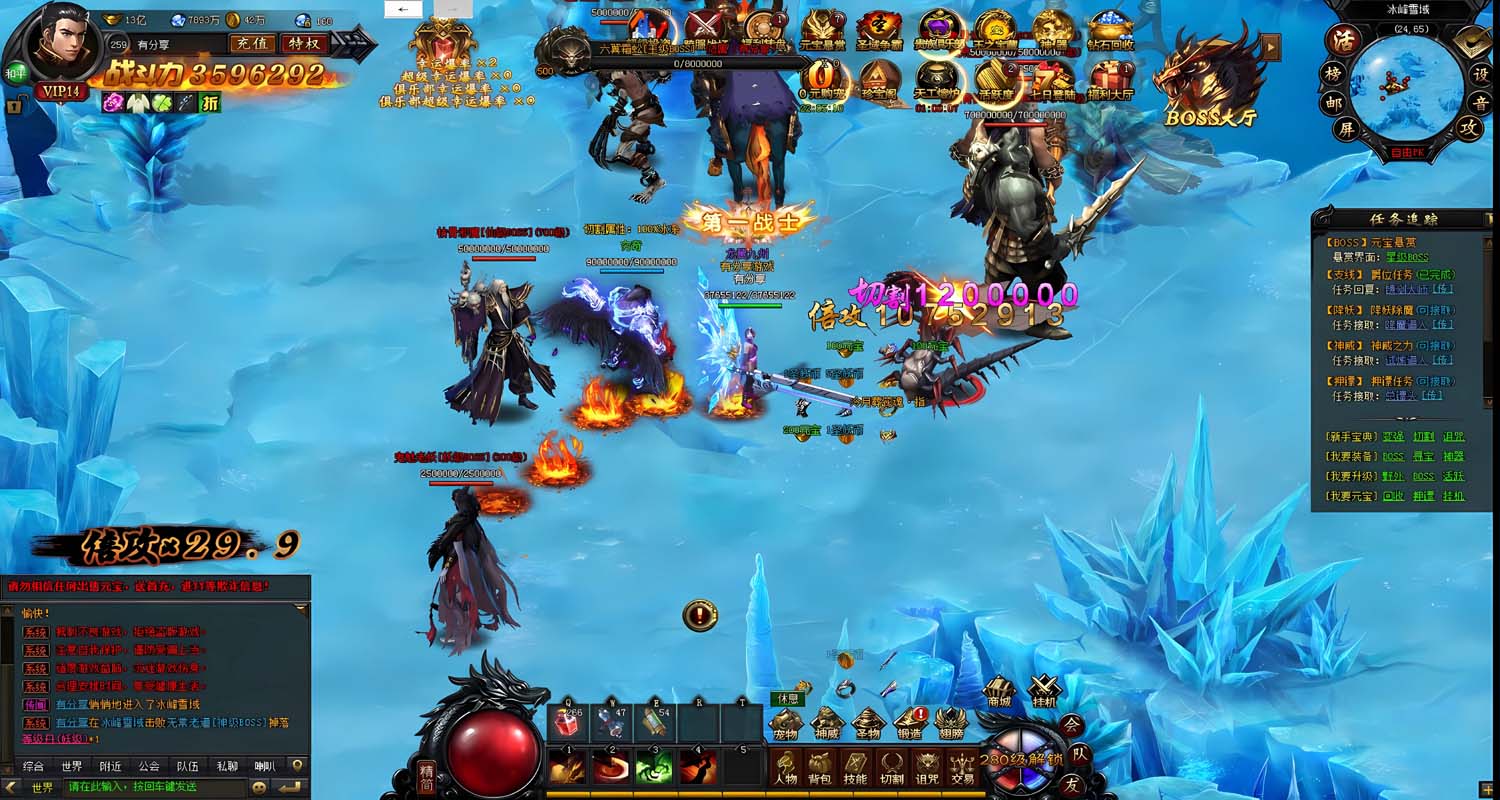Open the 特权 privileges button
Image resolution: width=1500 pixels, height=800 pixels.
[x=303, y=43]
